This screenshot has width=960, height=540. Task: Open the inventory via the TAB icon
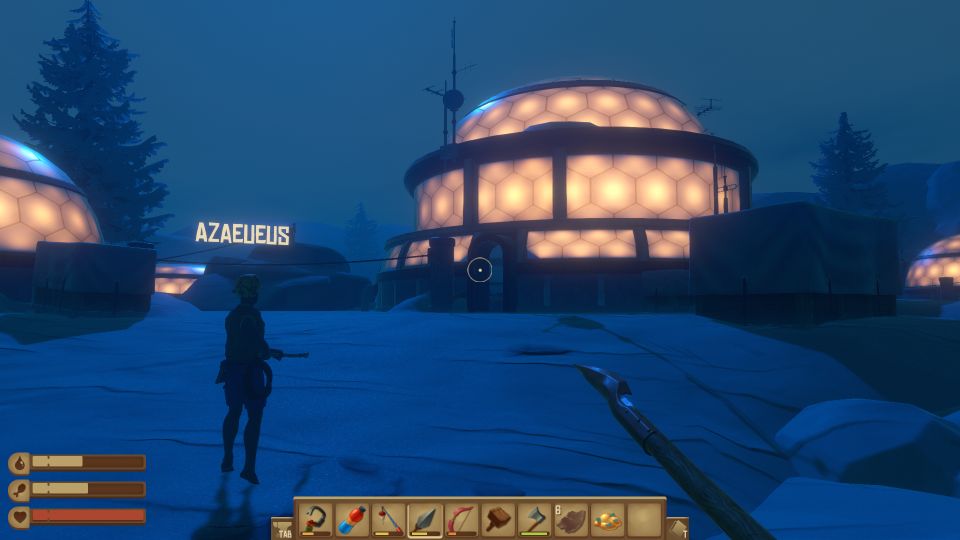click(x=283, y=528)
